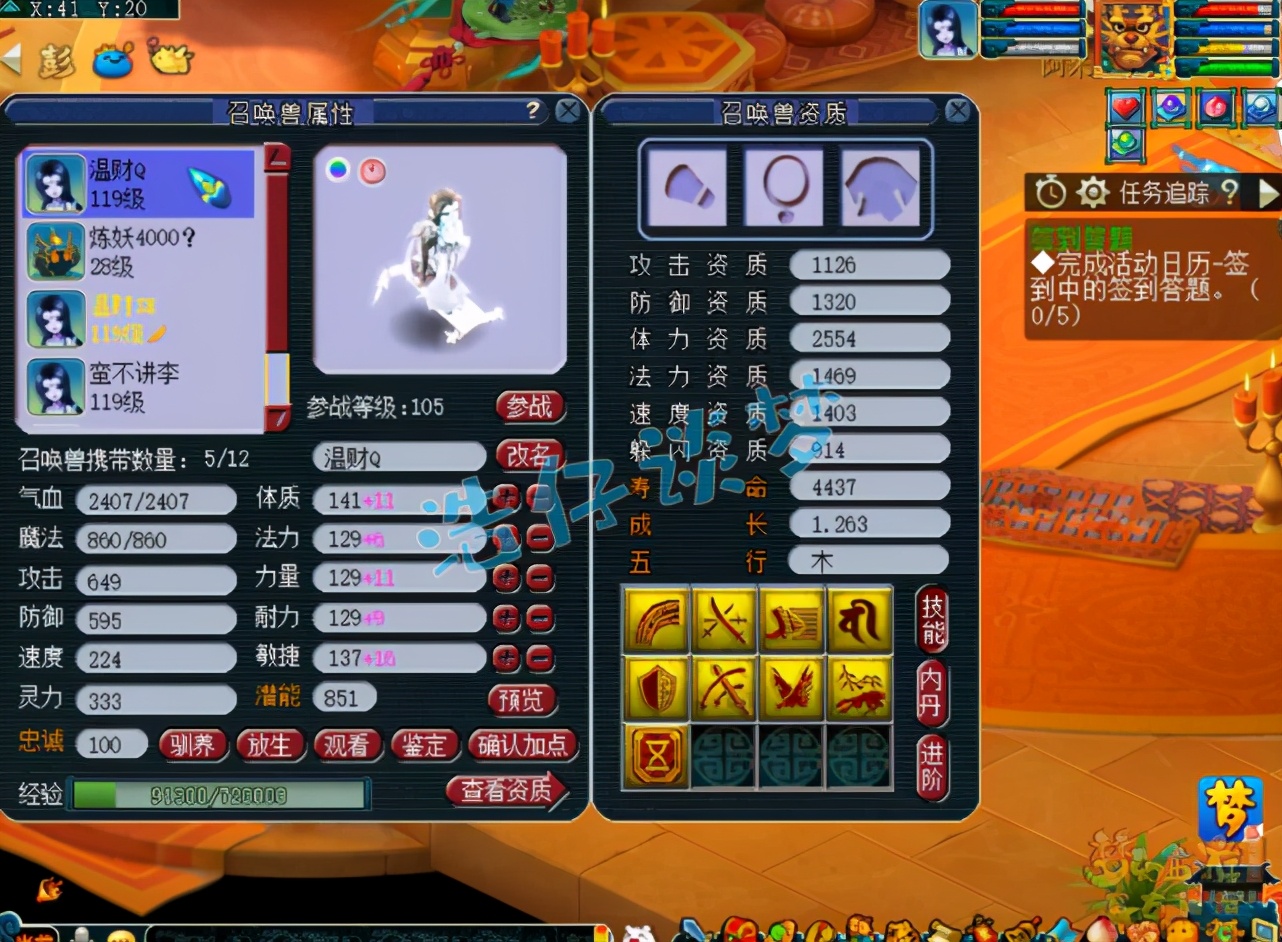This screenshot has height=942, width=1282.
Task: Open help for summon attributes
Action: tap(533, 110)
